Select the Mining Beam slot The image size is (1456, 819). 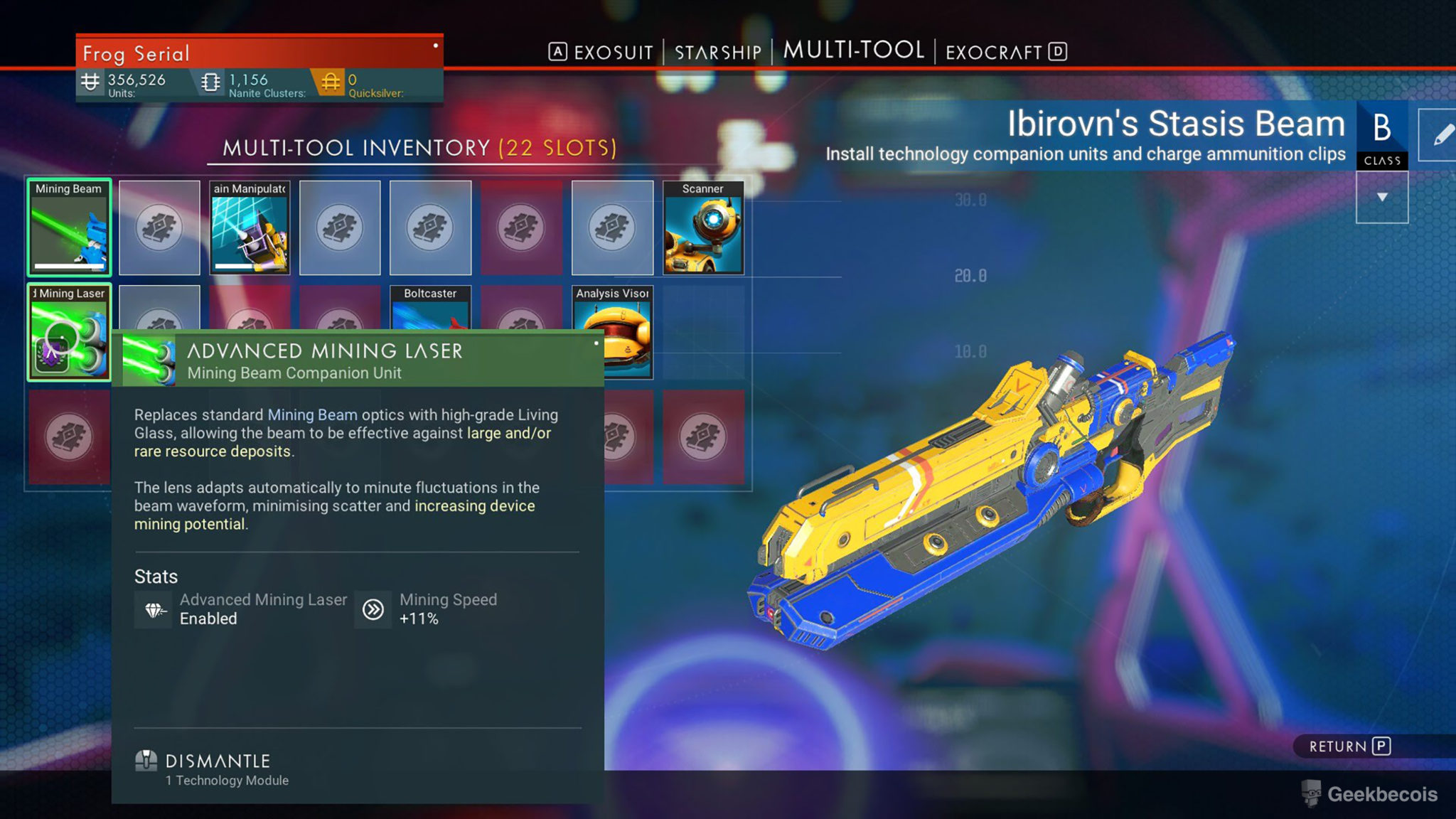69,227
